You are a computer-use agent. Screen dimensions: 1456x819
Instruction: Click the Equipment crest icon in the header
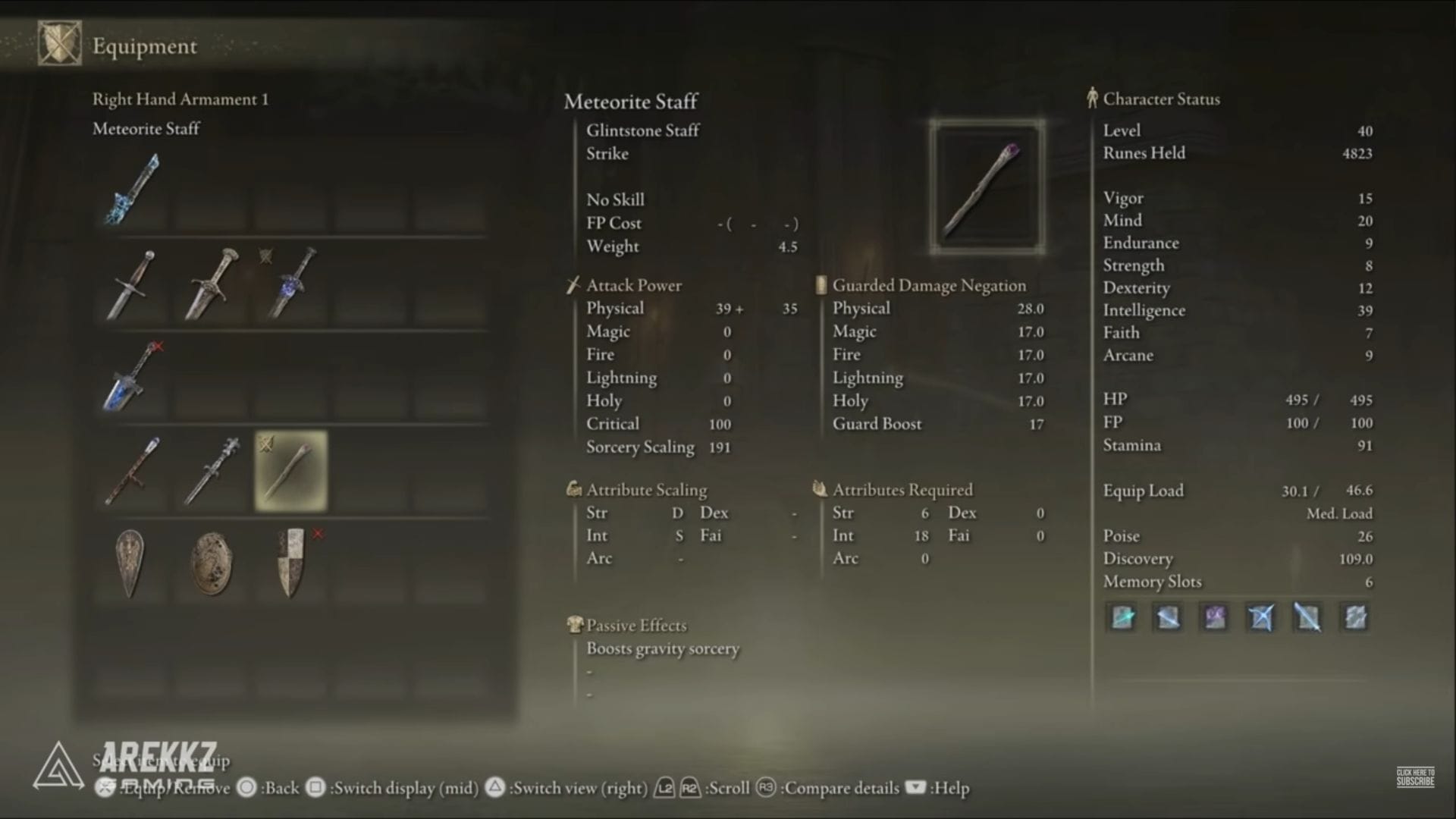[58, 43]
